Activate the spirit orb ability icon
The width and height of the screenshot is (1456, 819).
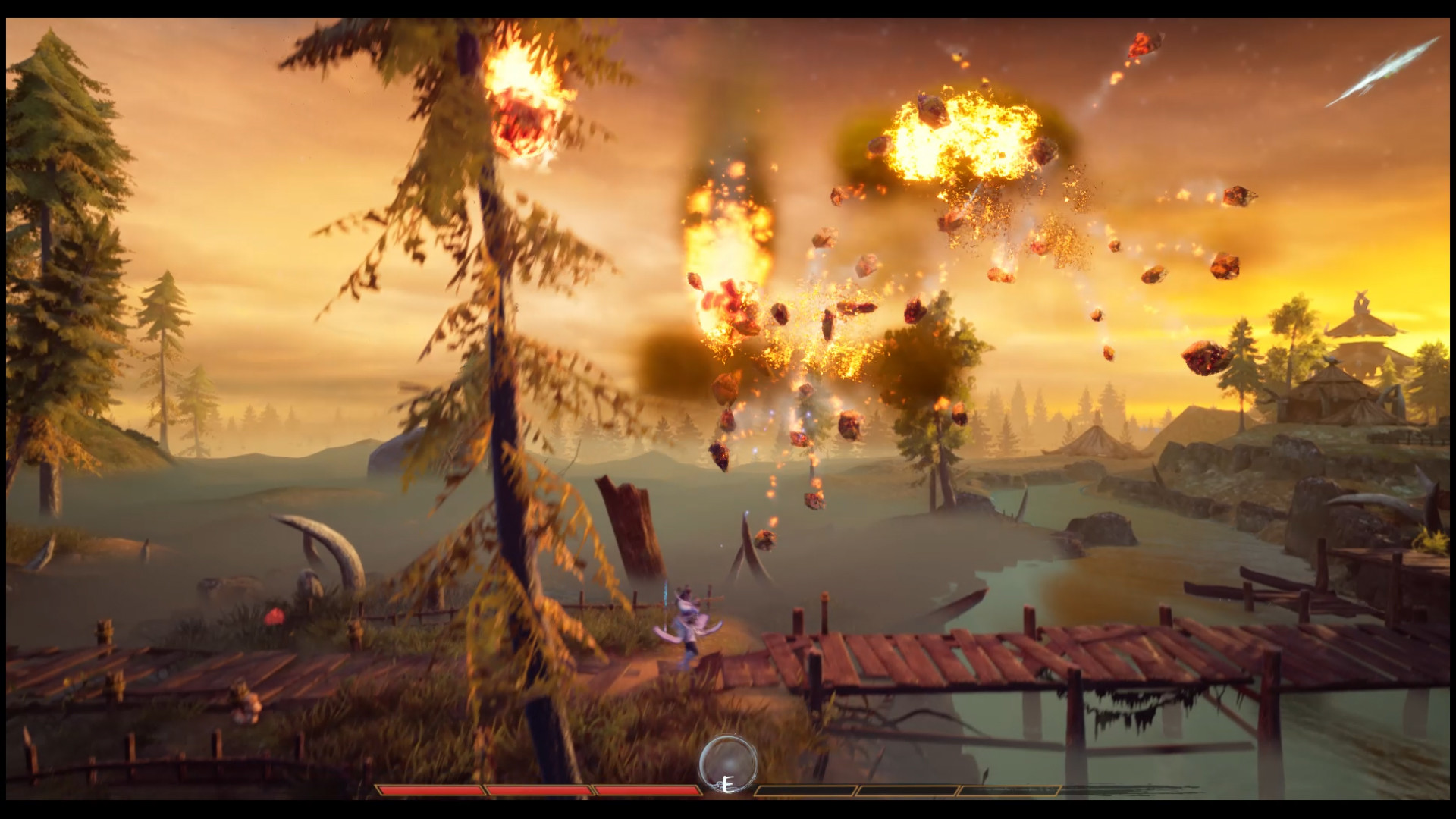point(728,762)
